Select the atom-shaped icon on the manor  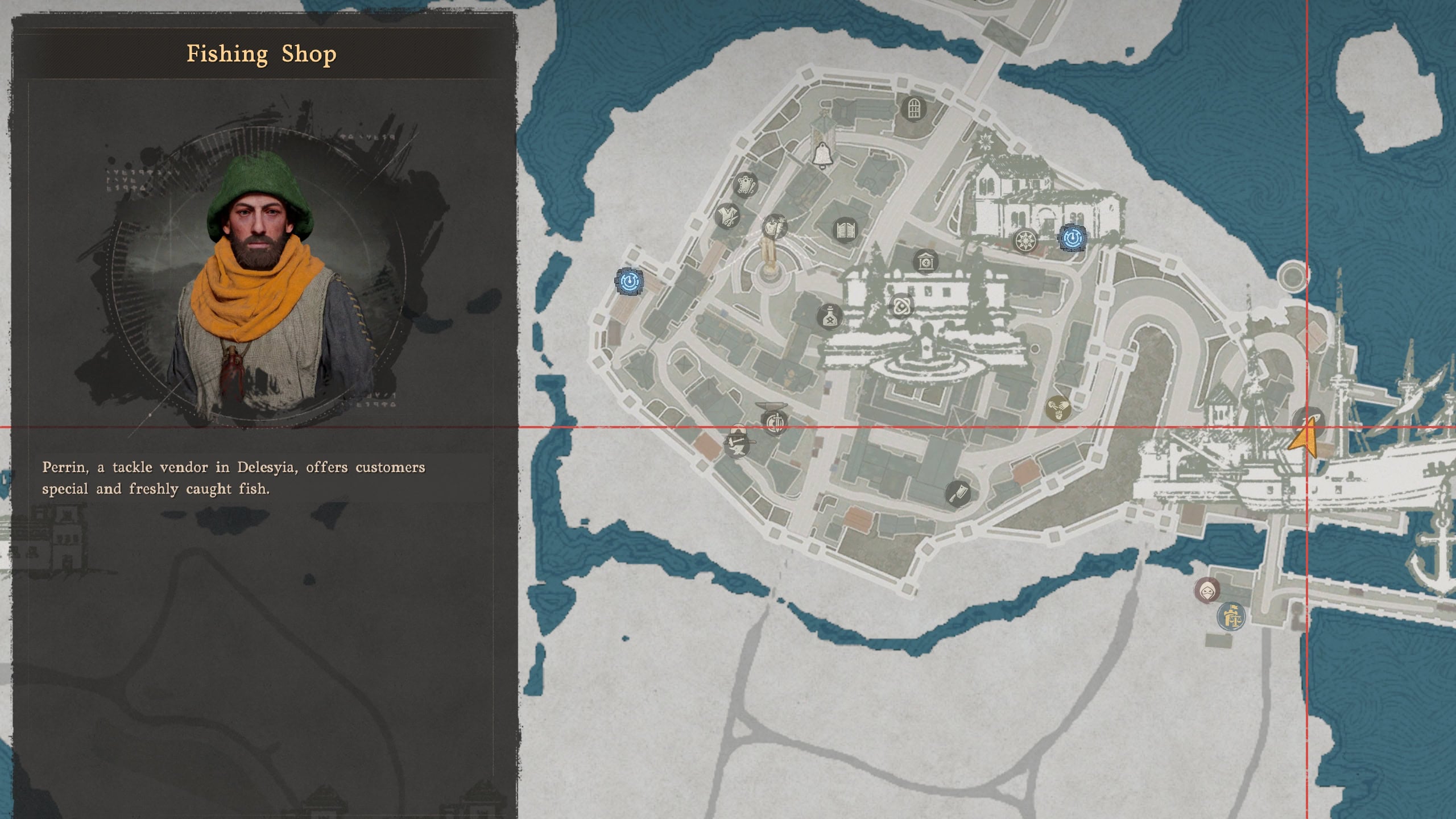coord(902,307)
